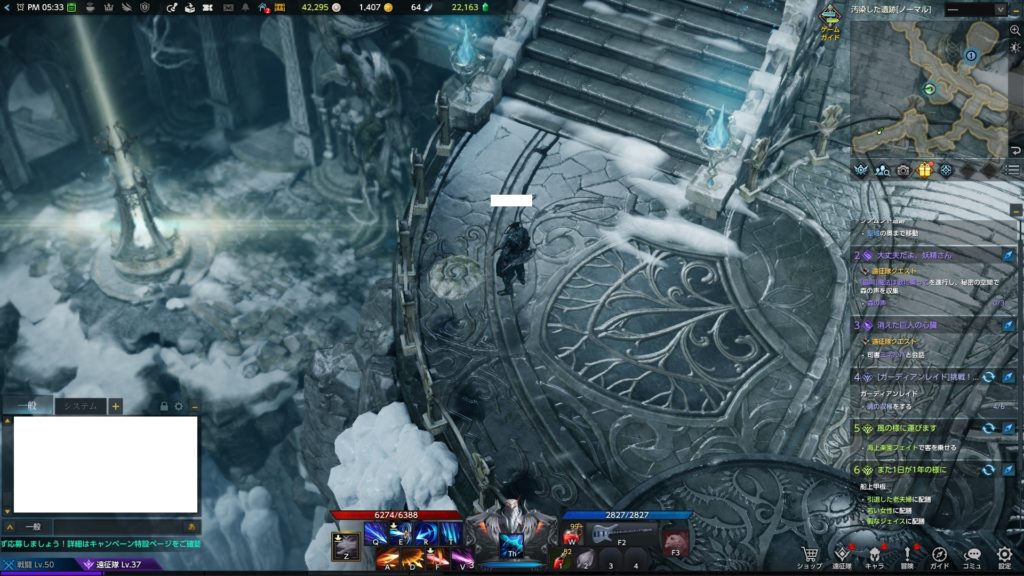Open chat settings via the gear icon
Viewport: 1024px width, 576px height.
(179, 407)
